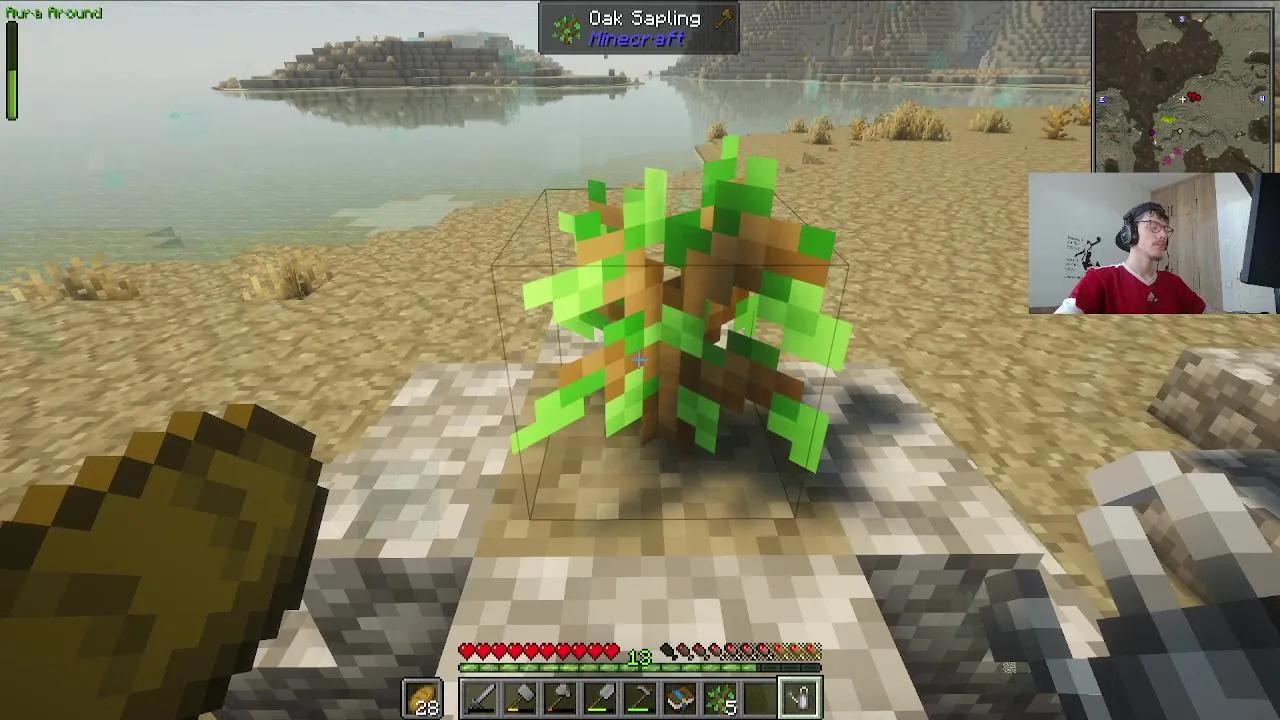Click the Aura Around label top left
The height and width of the screenshot is (720, 1280).
(x=52, y=13)
